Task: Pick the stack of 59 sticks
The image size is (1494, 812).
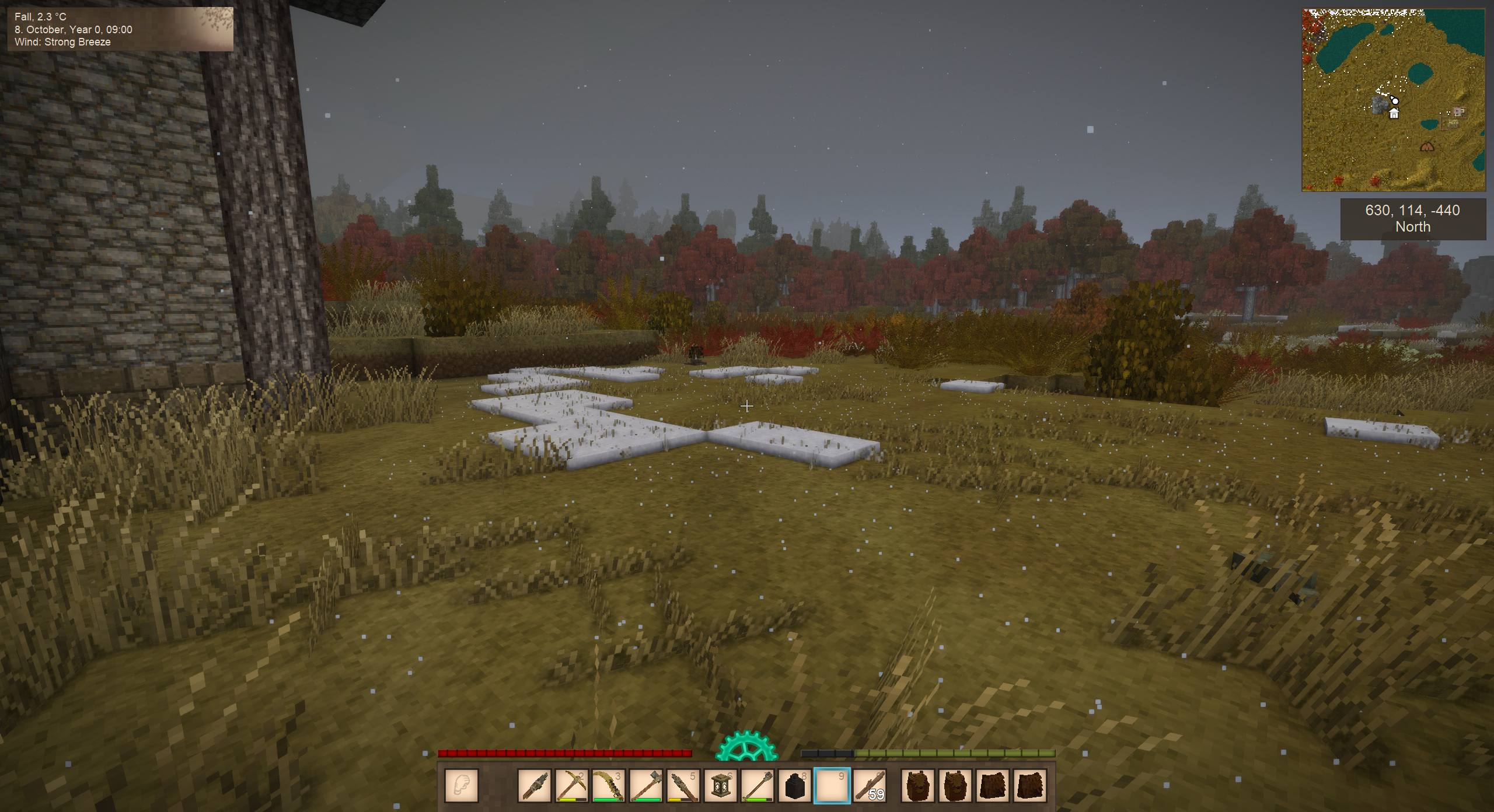Action: [870, 785]
